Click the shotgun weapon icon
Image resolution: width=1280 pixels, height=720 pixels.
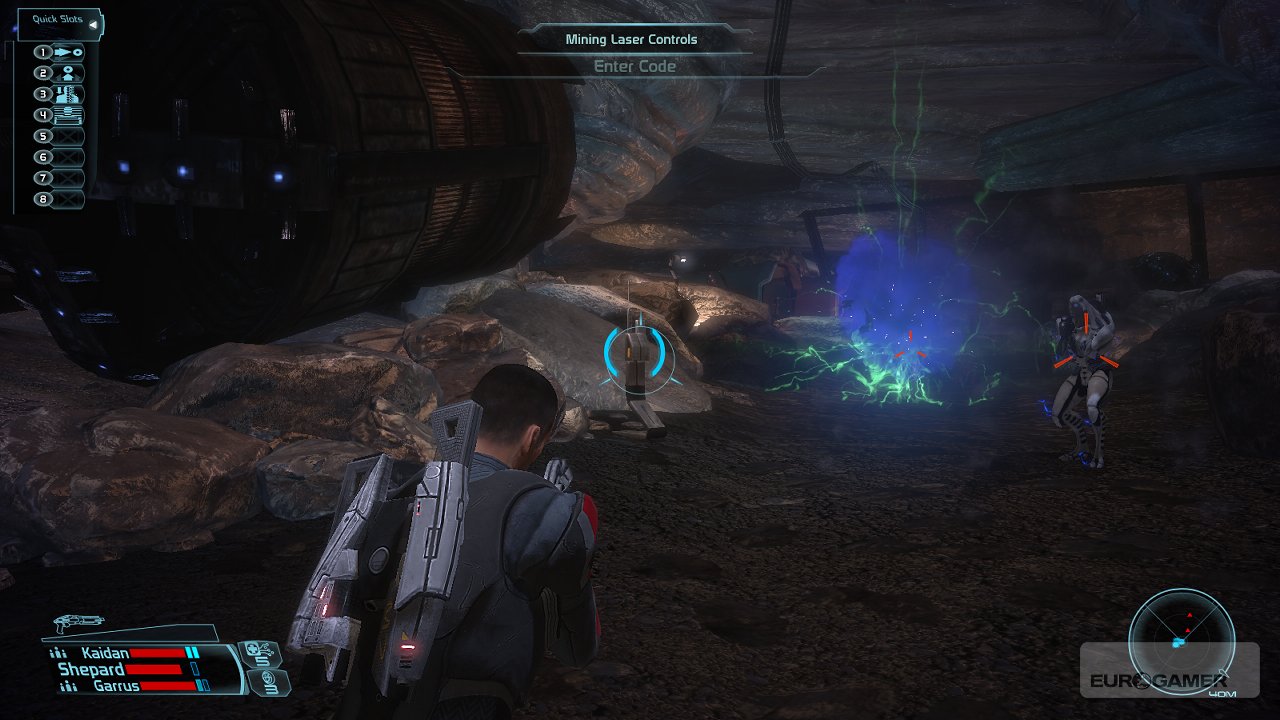[79, 622]
